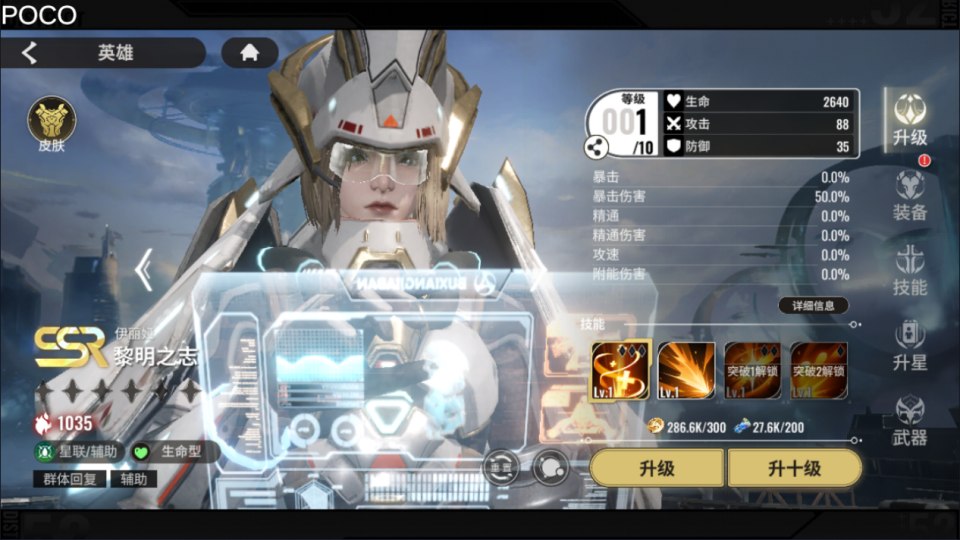The width and height of the screenshot is (960, 540).
Task: View the locked 突破1解锁 skill
Action: (753, 371)
